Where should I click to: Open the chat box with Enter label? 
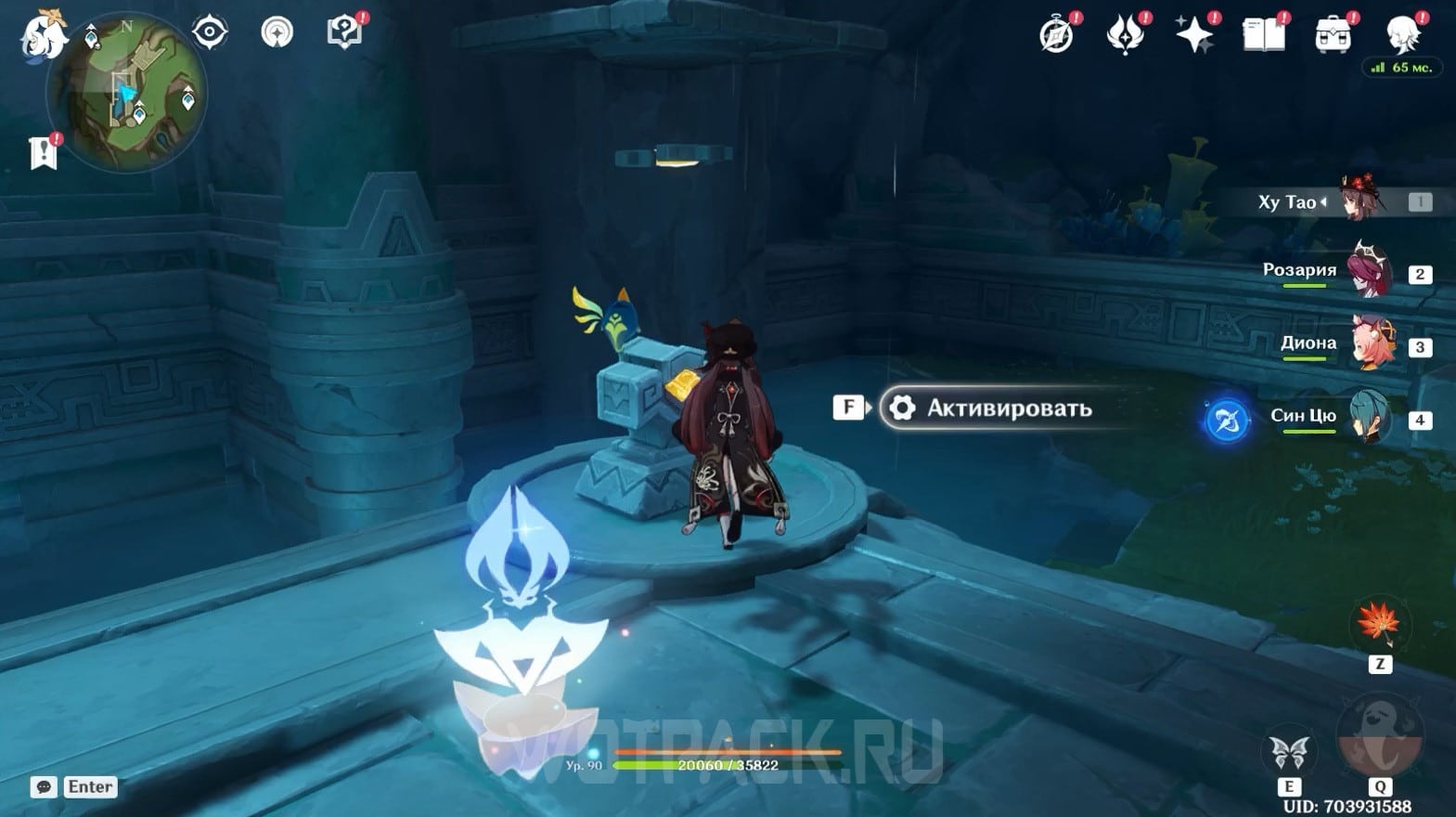[x=74, y=786]
